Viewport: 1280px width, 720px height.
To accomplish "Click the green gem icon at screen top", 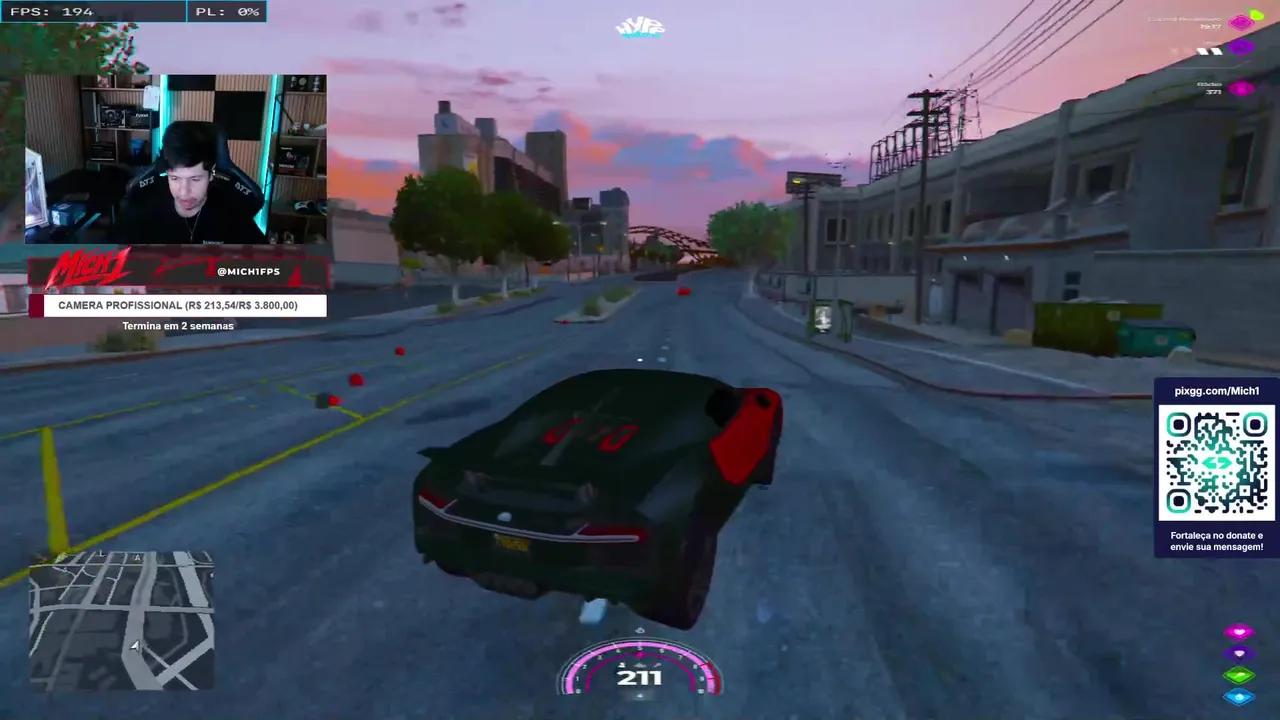I will 1256,14.
